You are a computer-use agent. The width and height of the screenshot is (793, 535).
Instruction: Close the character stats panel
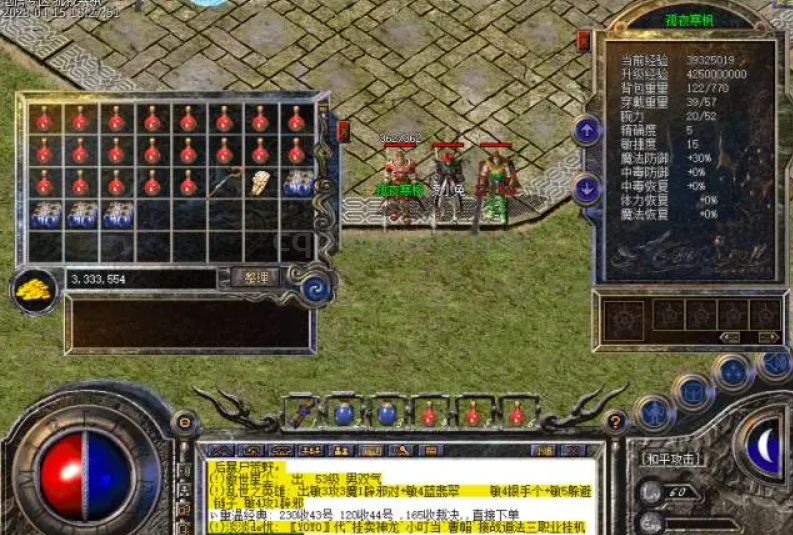(x=584, y=41)
